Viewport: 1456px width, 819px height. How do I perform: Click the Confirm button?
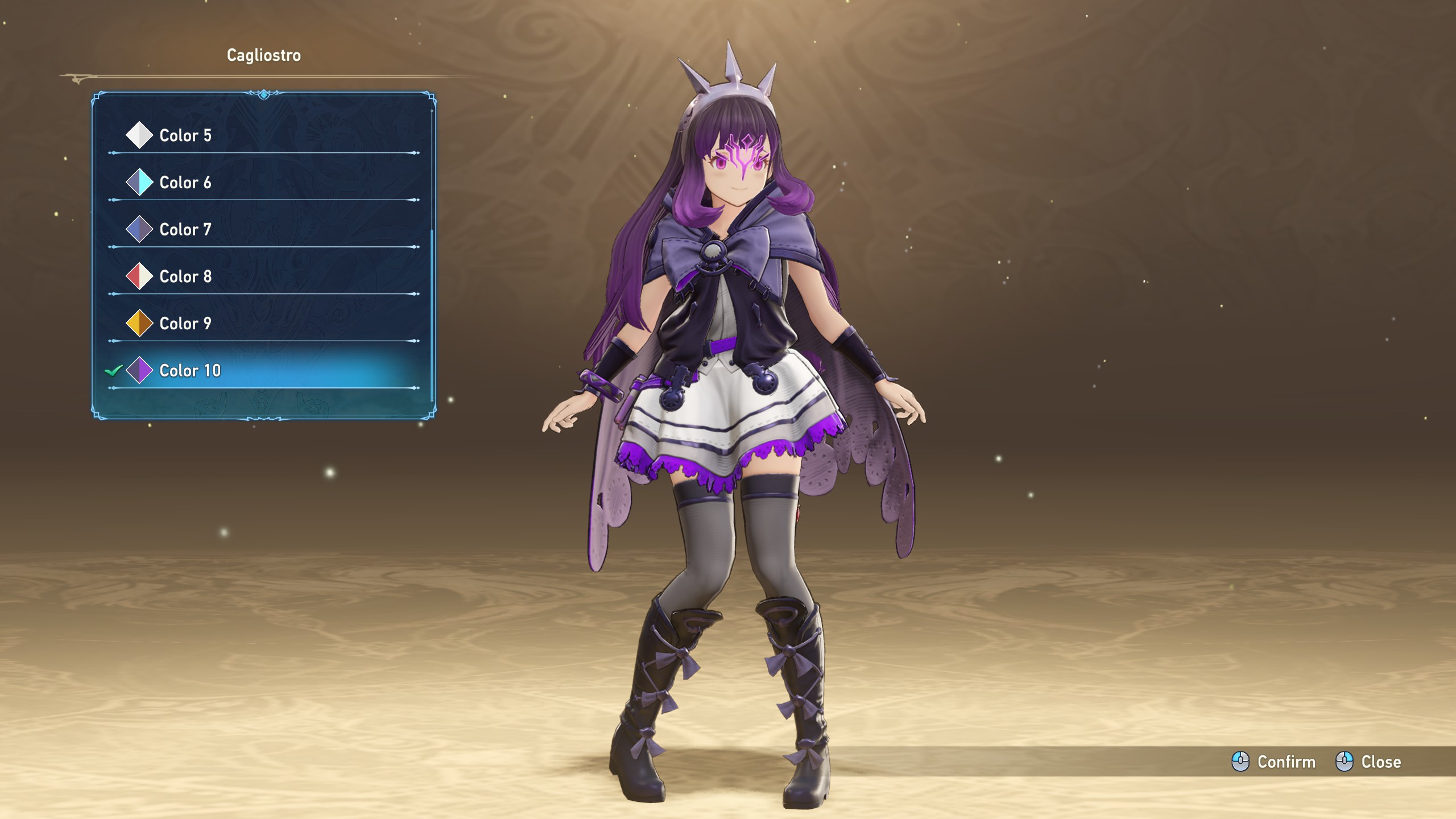[x=1274, y=762]
